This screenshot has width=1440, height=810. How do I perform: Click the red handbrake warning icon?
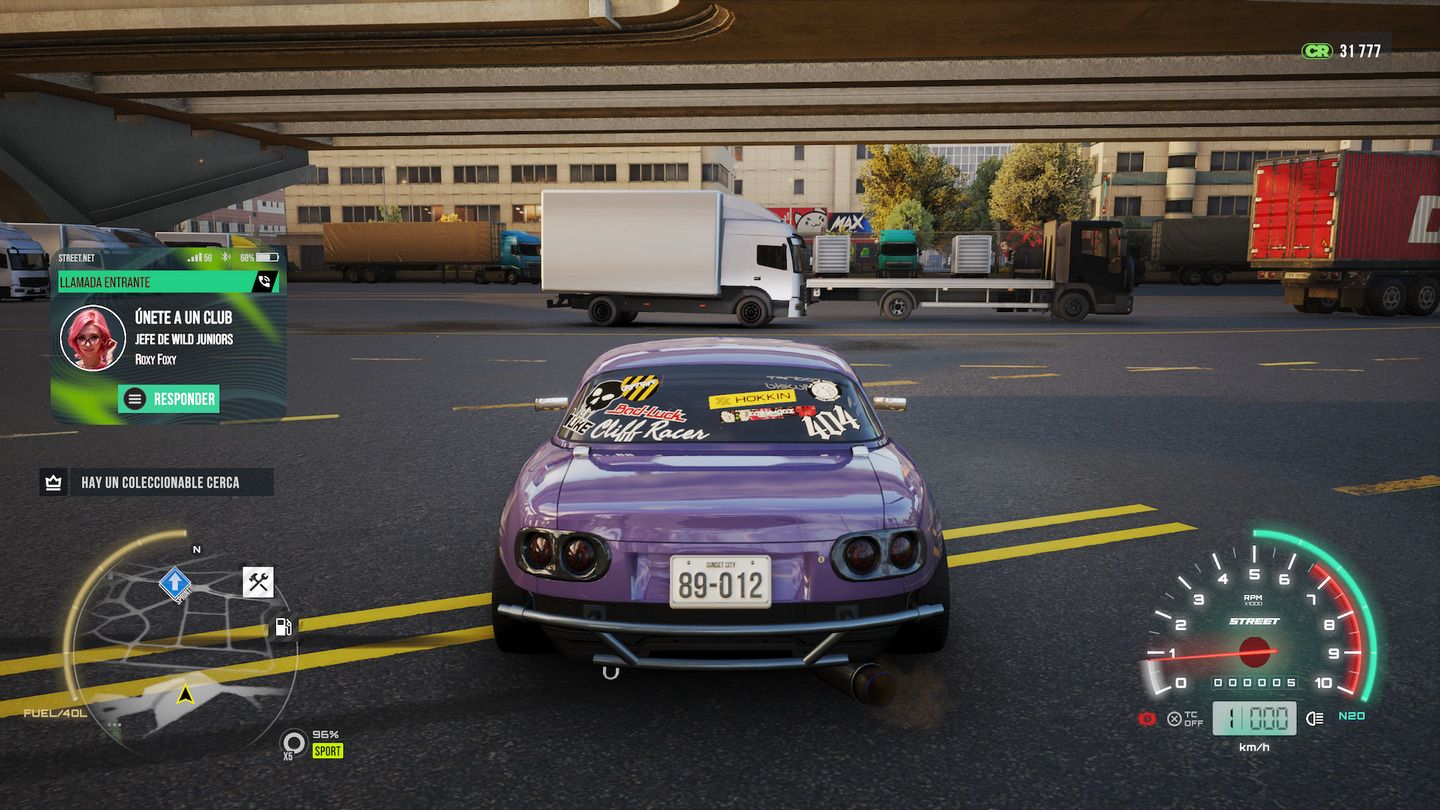pyautogui.click(x=1148, y=718)
